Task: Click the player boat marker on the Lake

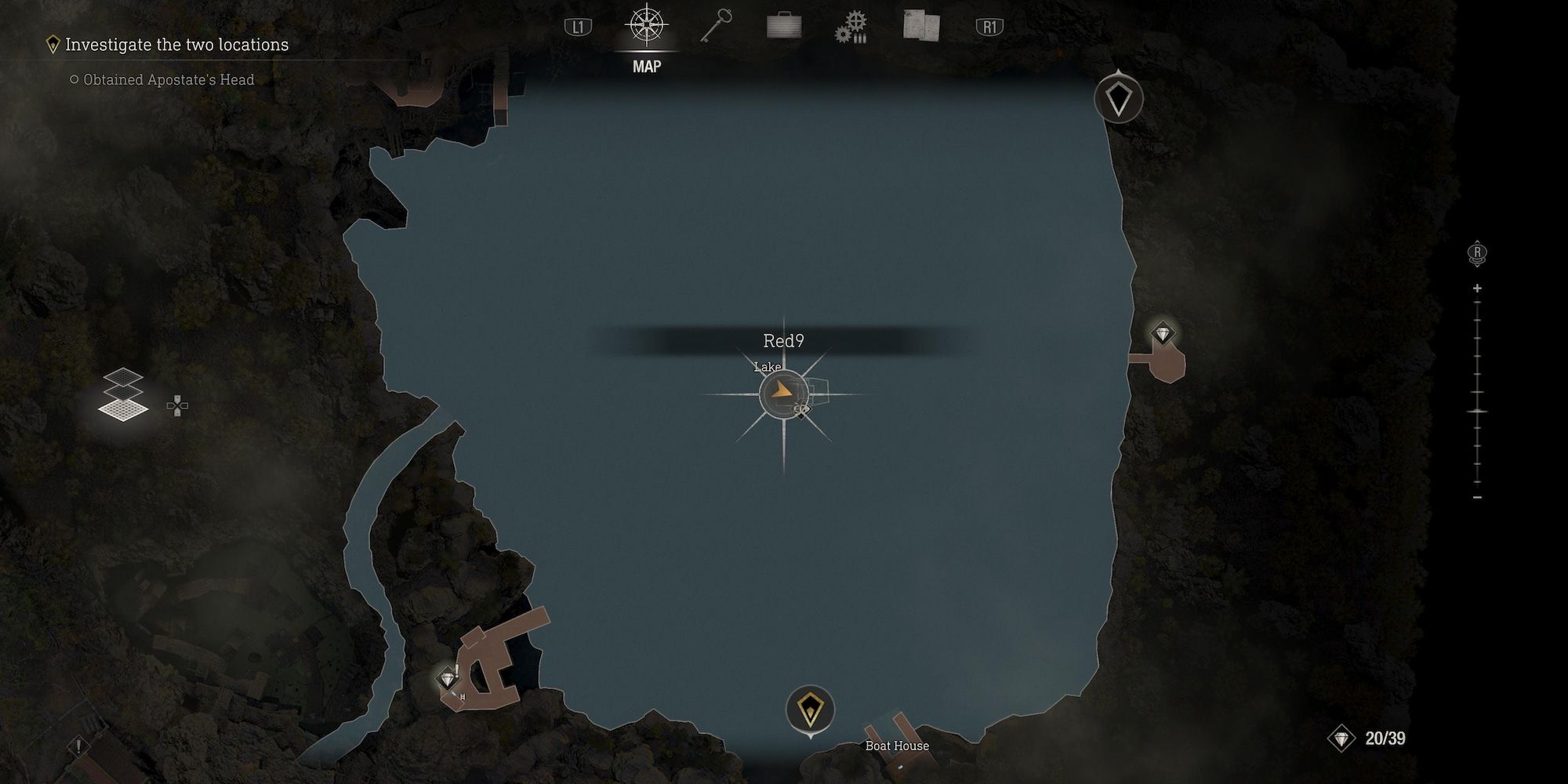Action: click(x=782, y=394)
